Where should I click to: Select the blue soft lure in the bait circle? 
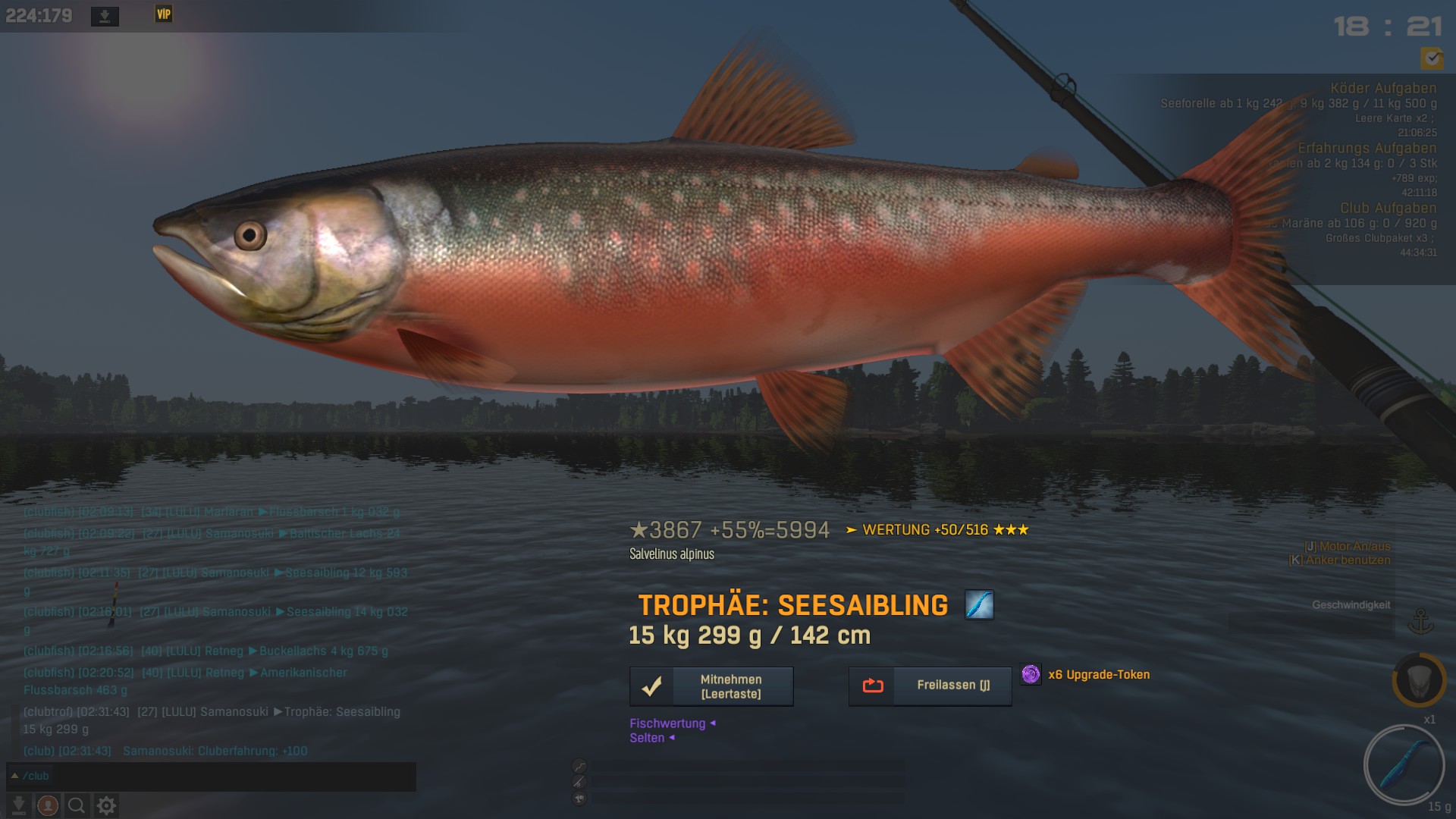pos(1404,764)
